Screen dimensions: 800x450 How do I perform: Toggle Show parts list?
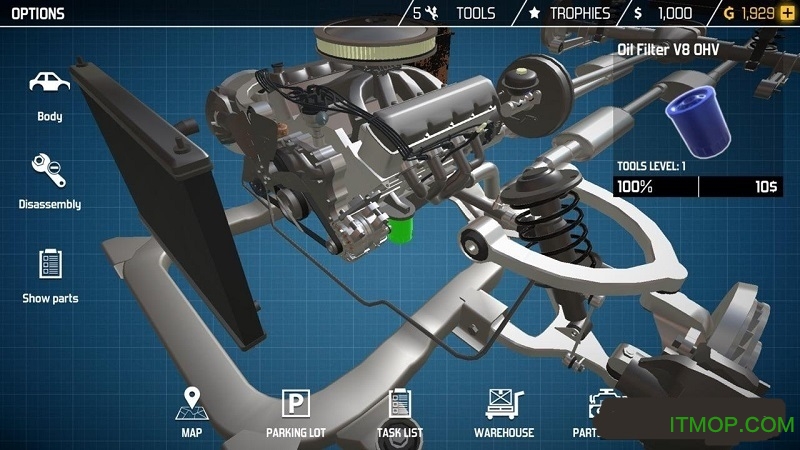[50, 274]
